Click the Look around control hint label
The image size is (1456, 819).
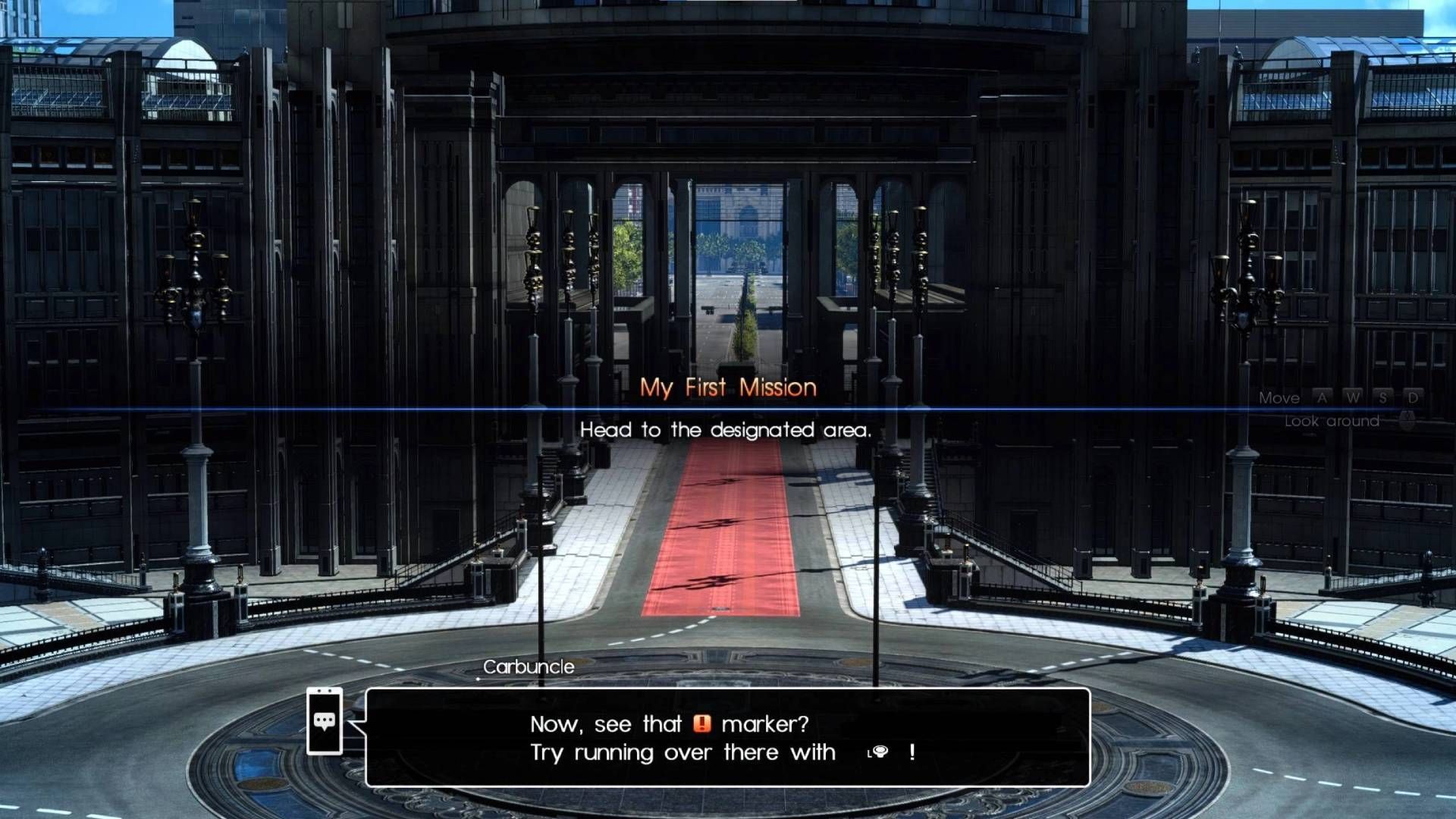(x=1332, y=422)
